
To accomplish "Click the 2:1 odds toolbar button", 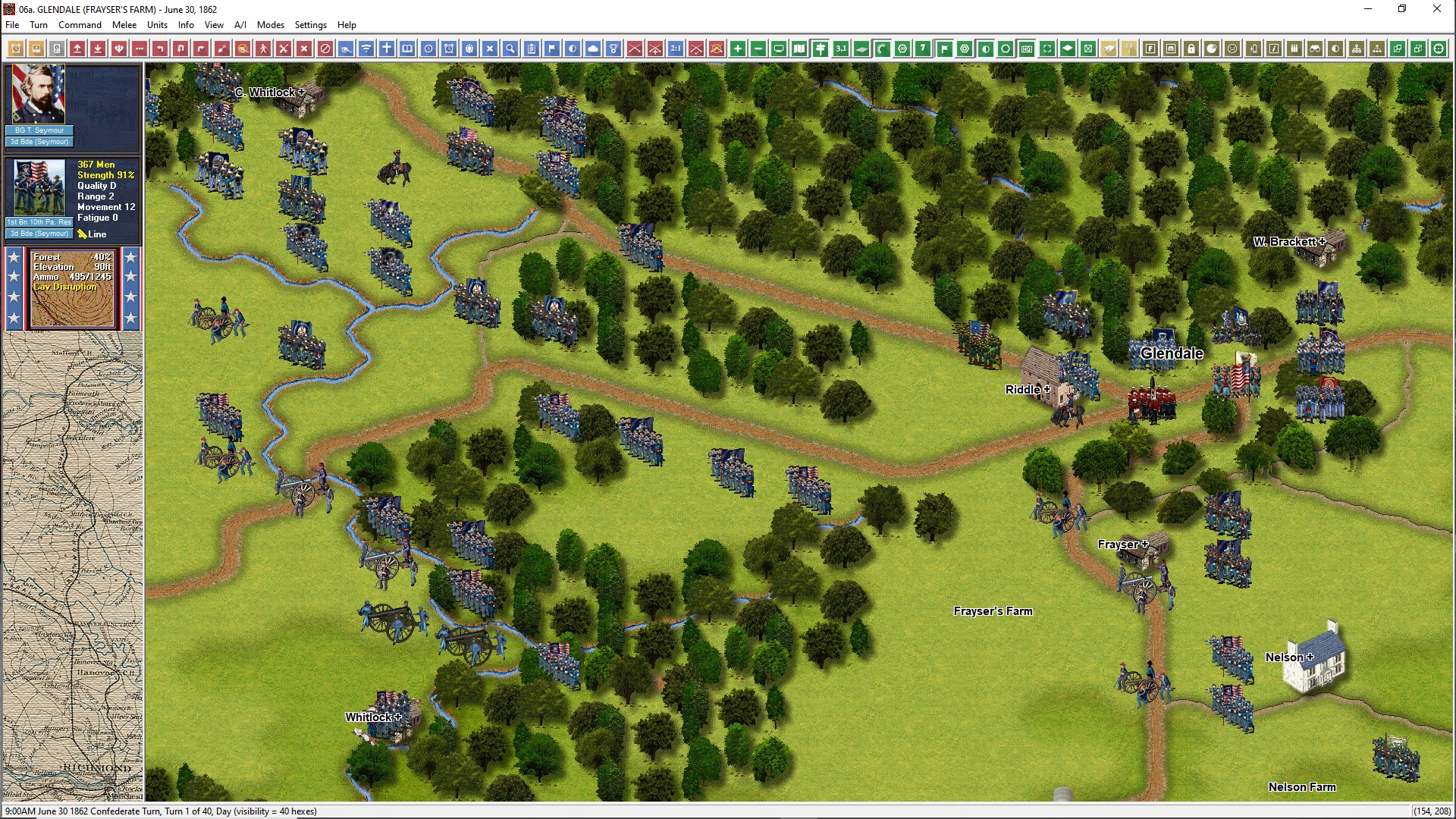I will (676, 49).
